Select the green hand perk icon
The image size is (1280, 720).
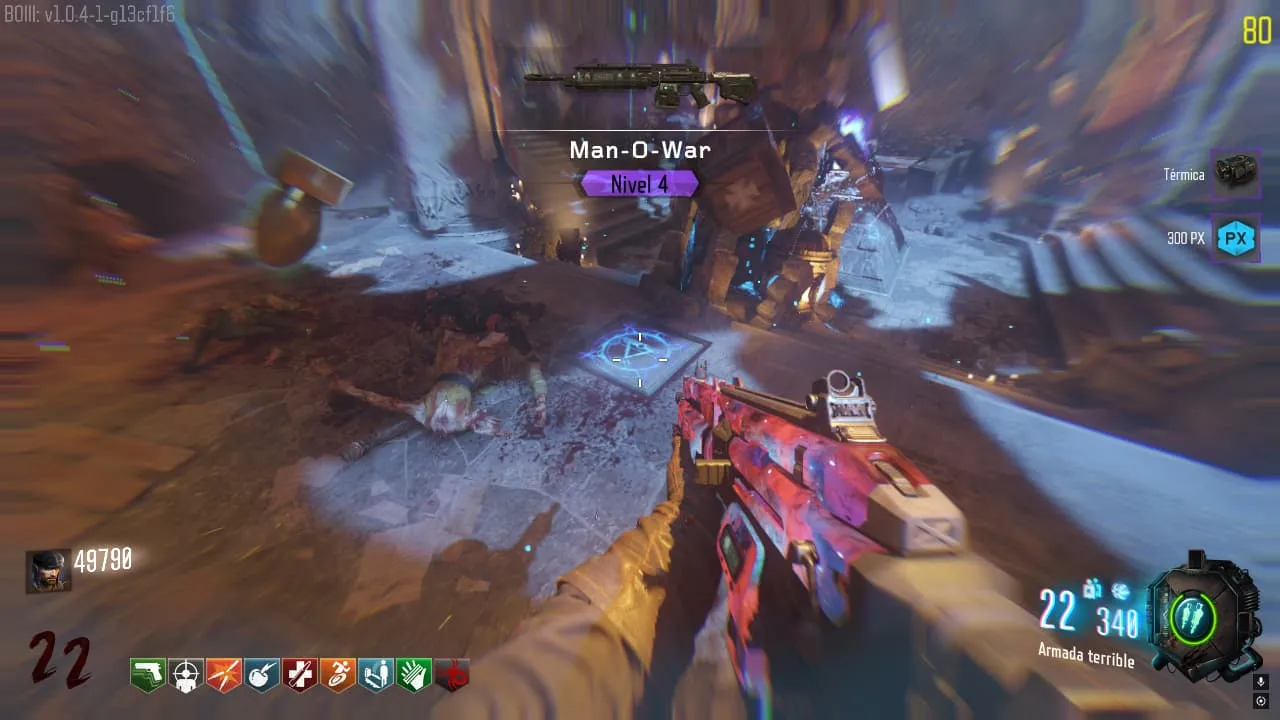413,675
